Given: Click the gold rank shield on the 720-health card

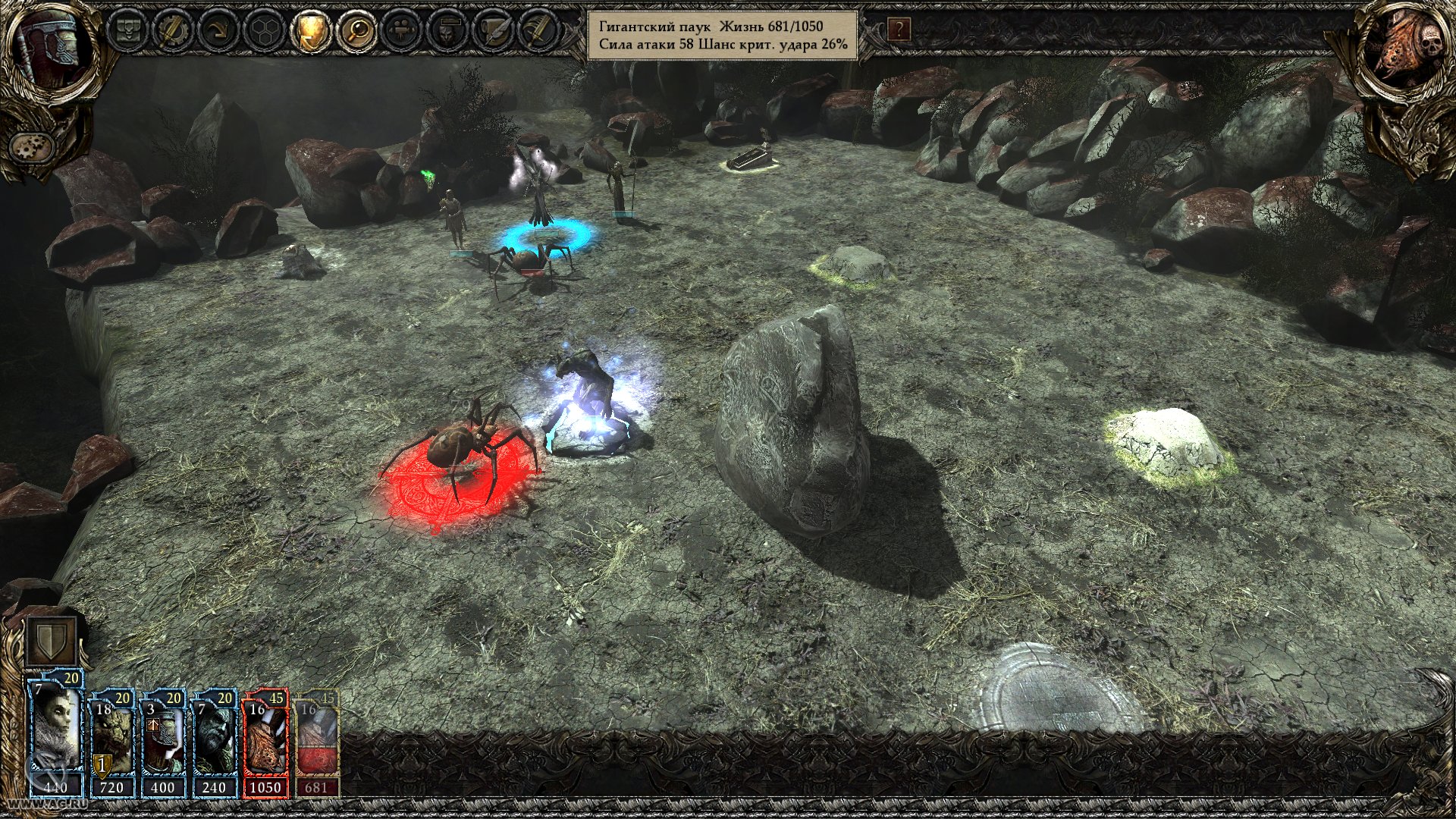Looking at the screenshot, I should click(102, 766).
